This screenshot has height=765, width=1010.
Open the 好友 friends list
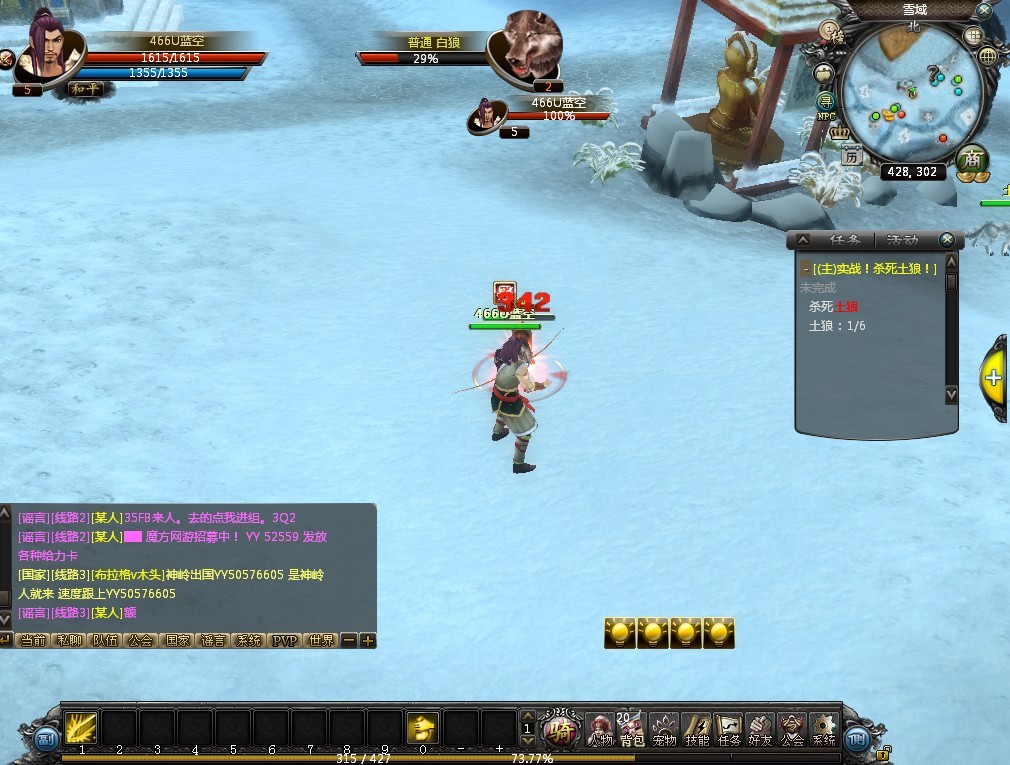point(760,729)
